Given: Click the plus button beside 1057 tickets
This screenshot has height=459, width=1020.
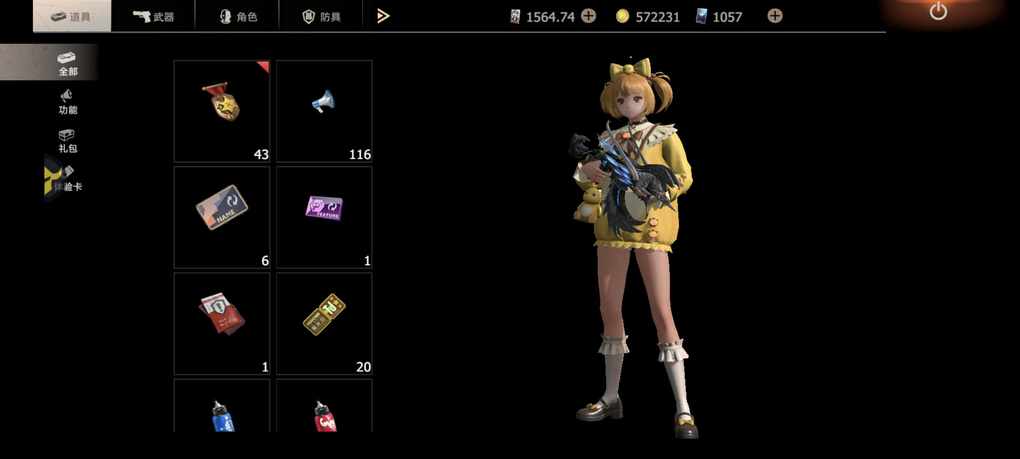Looking at the screenshot, I should (775, 16).
